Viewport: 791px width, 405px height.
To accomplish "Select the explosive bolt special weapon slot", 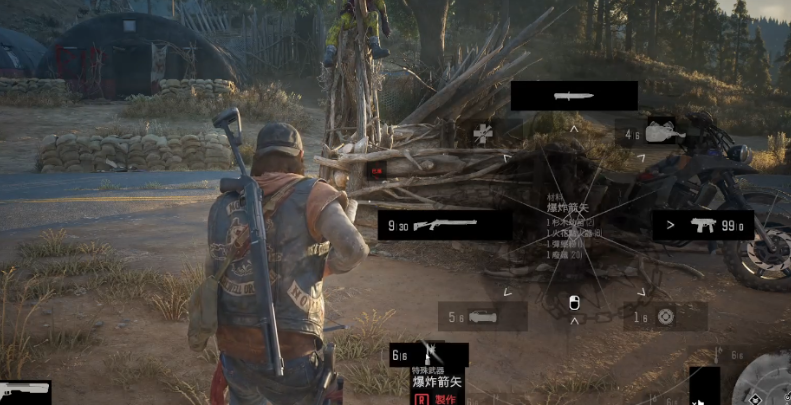I will click(429, 354).
